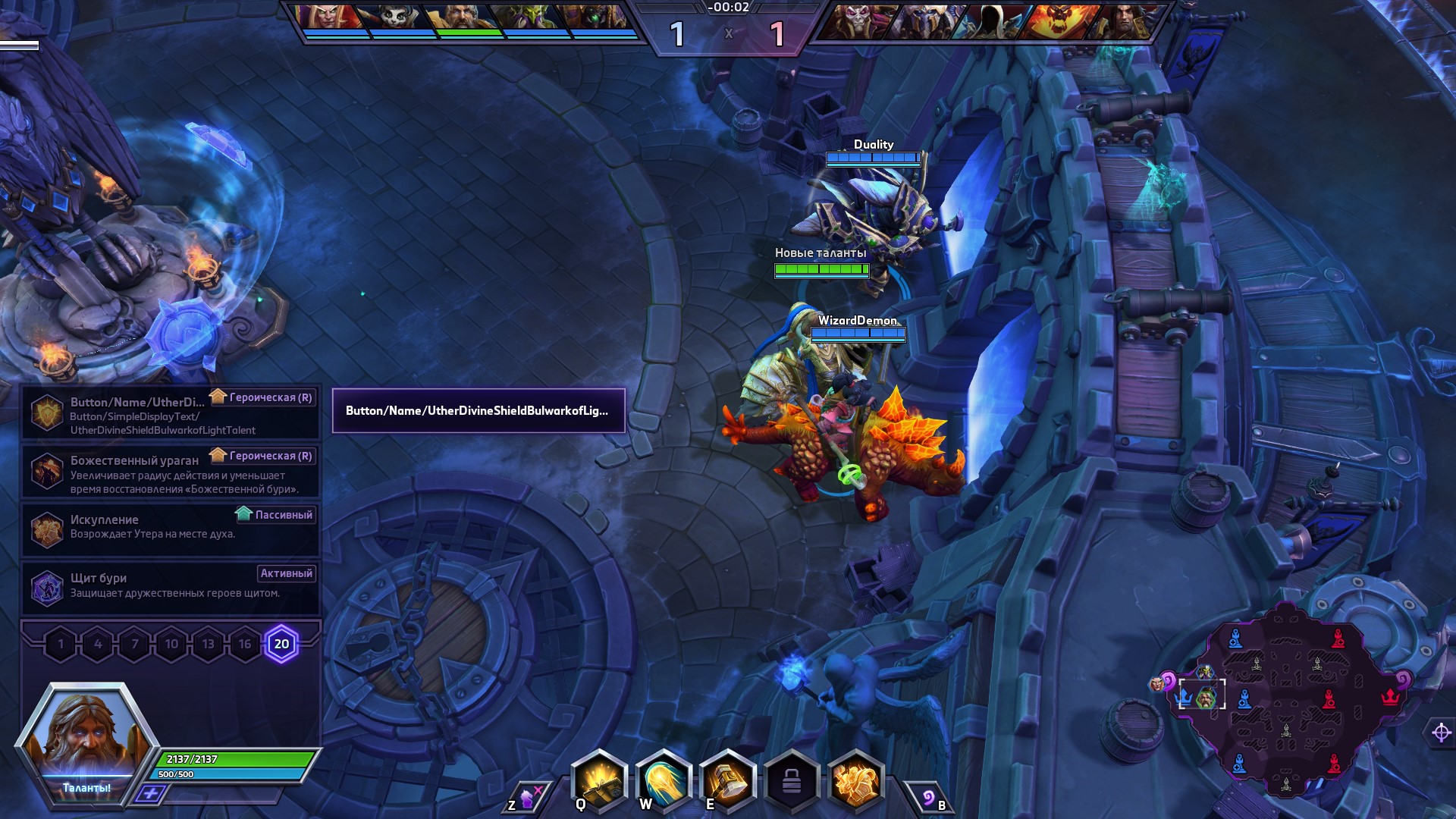Activate the Q ability icon
This screenshot has width=1456, height=819.
click(599, 781)
